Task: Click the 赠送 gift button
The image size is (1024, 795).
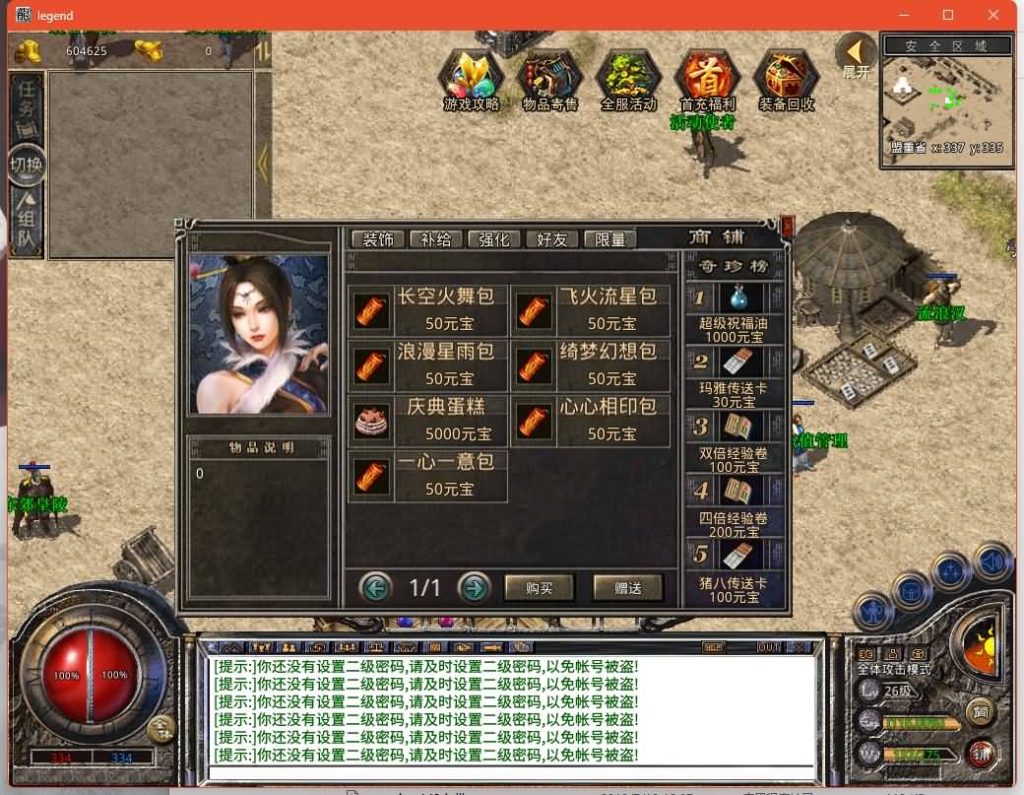Action: (x=628, y=588)
